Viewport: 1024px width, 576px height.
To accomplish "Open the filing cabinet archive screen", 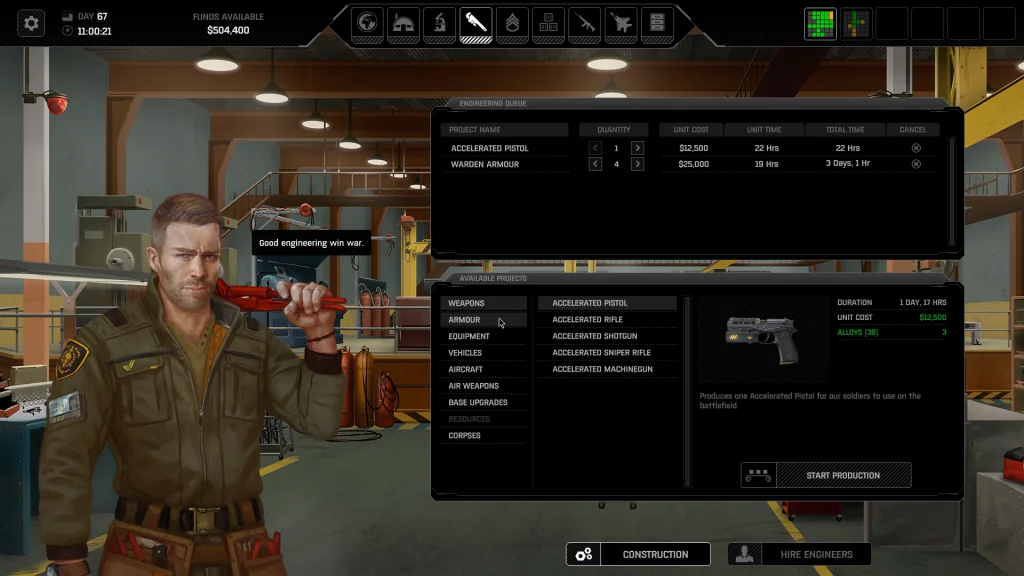I will (x=656, y=22).
